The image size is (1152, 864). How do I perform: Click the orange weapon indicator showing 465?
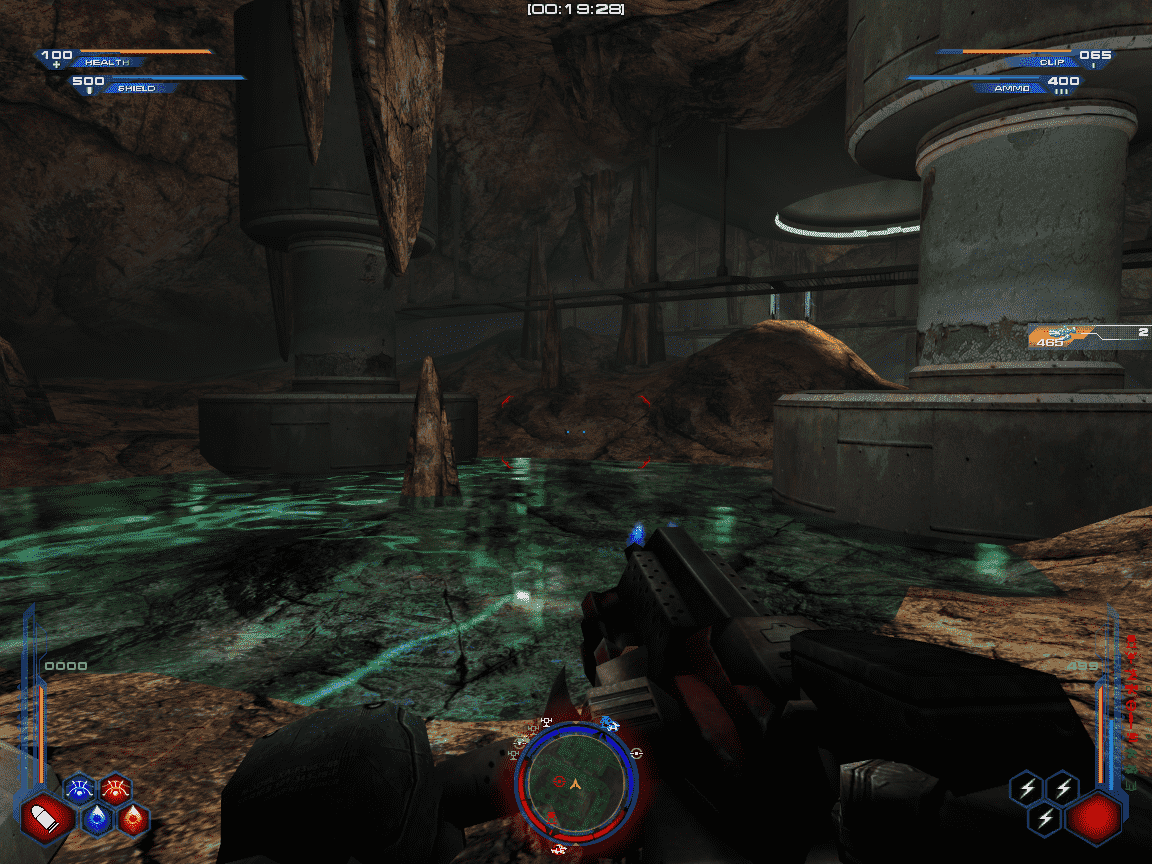click(x=1062, y=337)
